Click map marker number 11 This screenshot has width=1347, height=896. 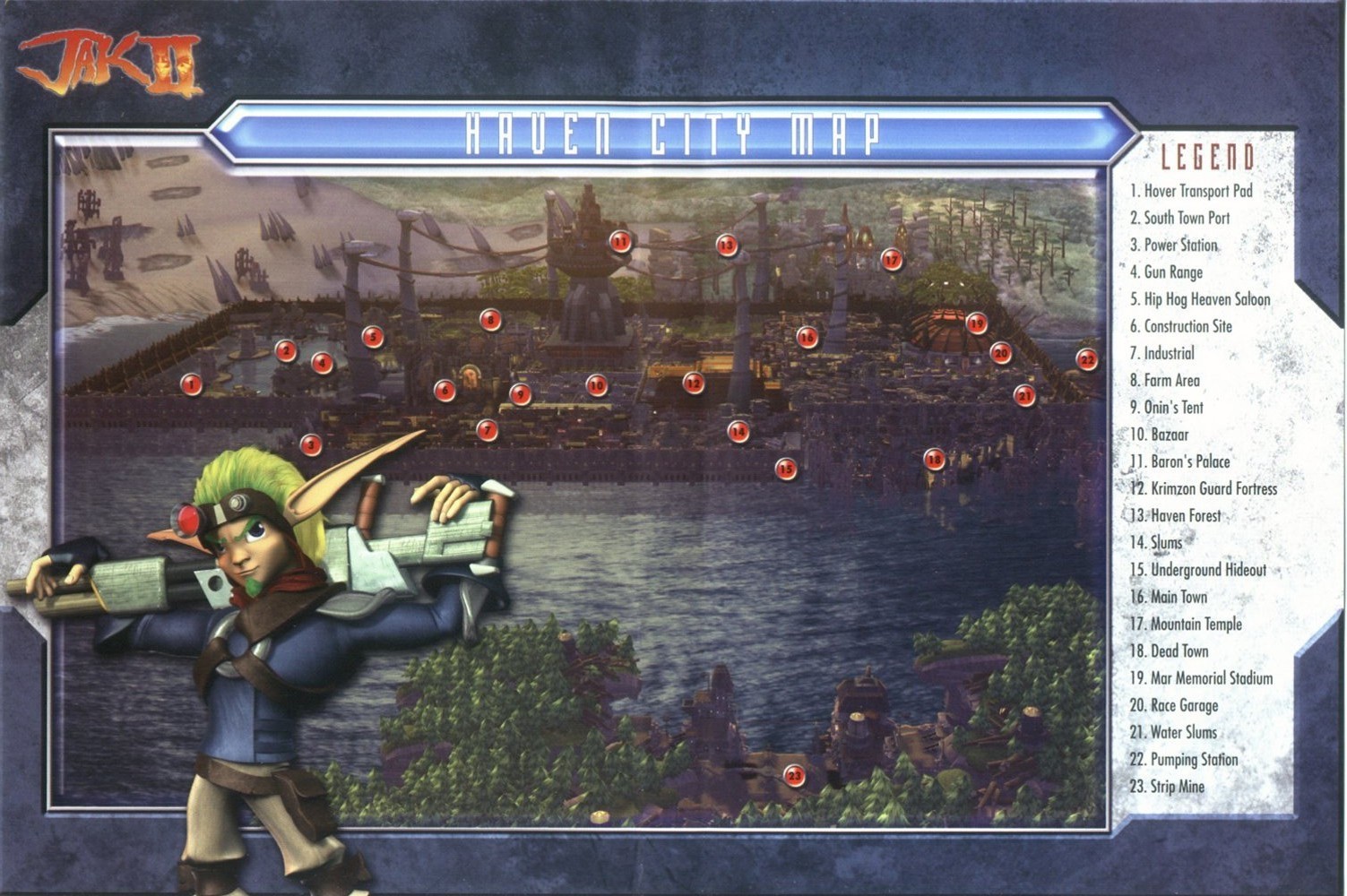[620, 240]
